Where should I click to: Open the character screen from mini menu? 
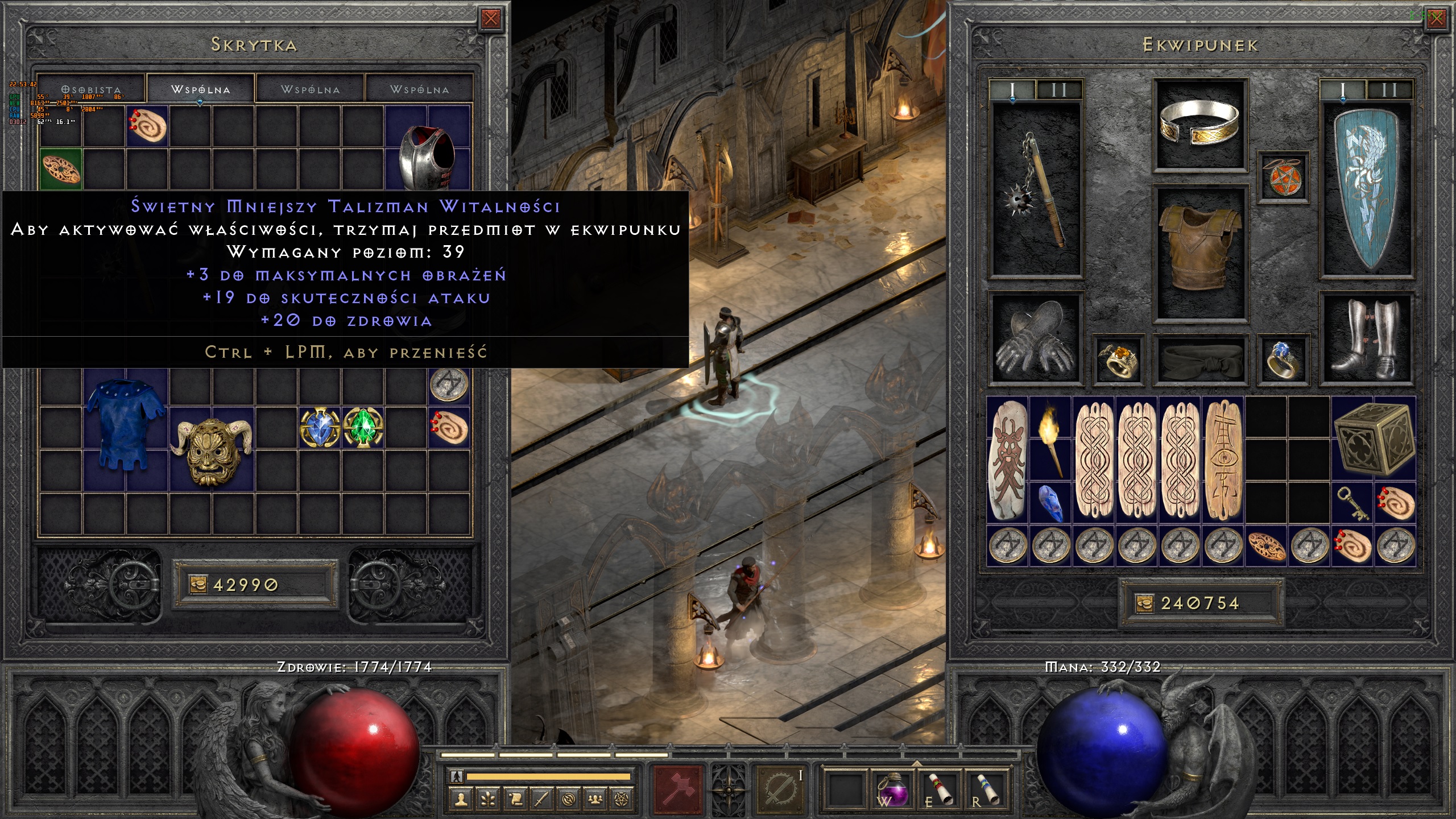tap(461, 800)
